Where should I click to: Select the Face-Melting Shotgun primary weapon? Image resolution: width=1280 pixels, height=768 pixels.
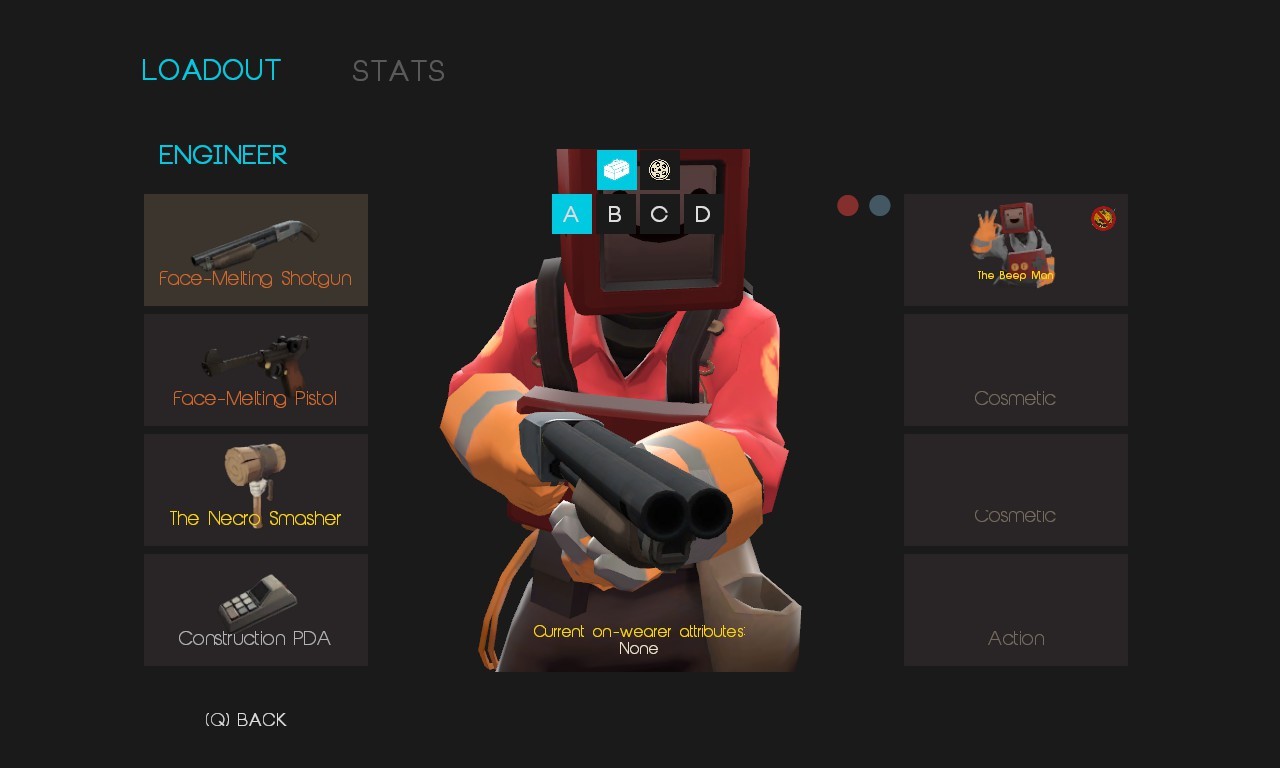point(256,249)
